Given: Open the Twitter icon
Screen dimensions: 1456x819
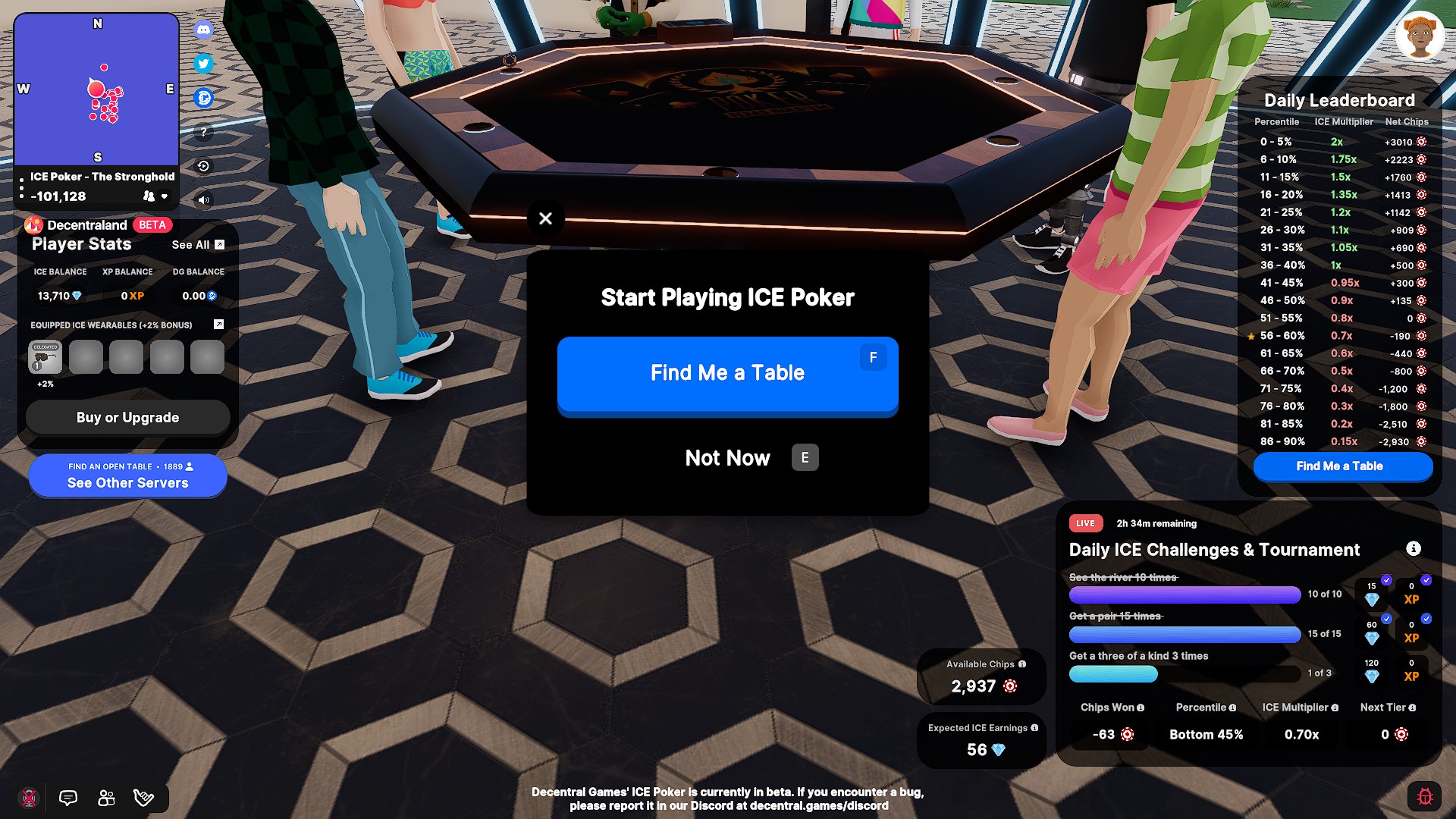Looking at the screenshot, I should click(202, 64).
